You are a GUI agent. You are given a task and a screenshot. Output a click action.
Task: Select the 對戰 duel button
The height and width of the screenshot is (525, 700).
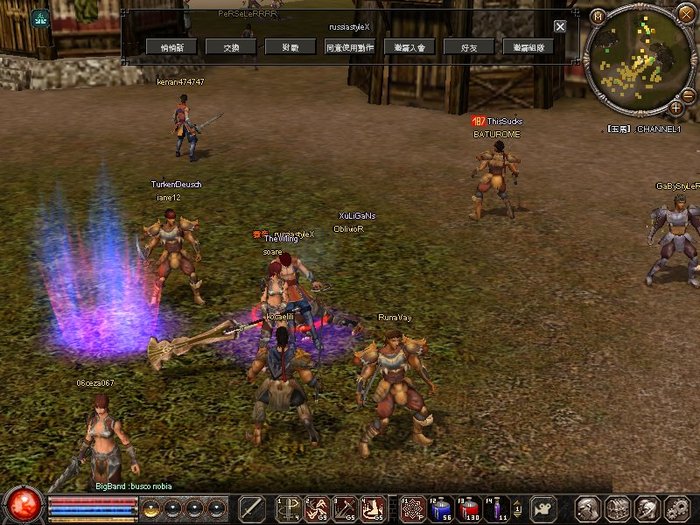[x=290, y=47]
